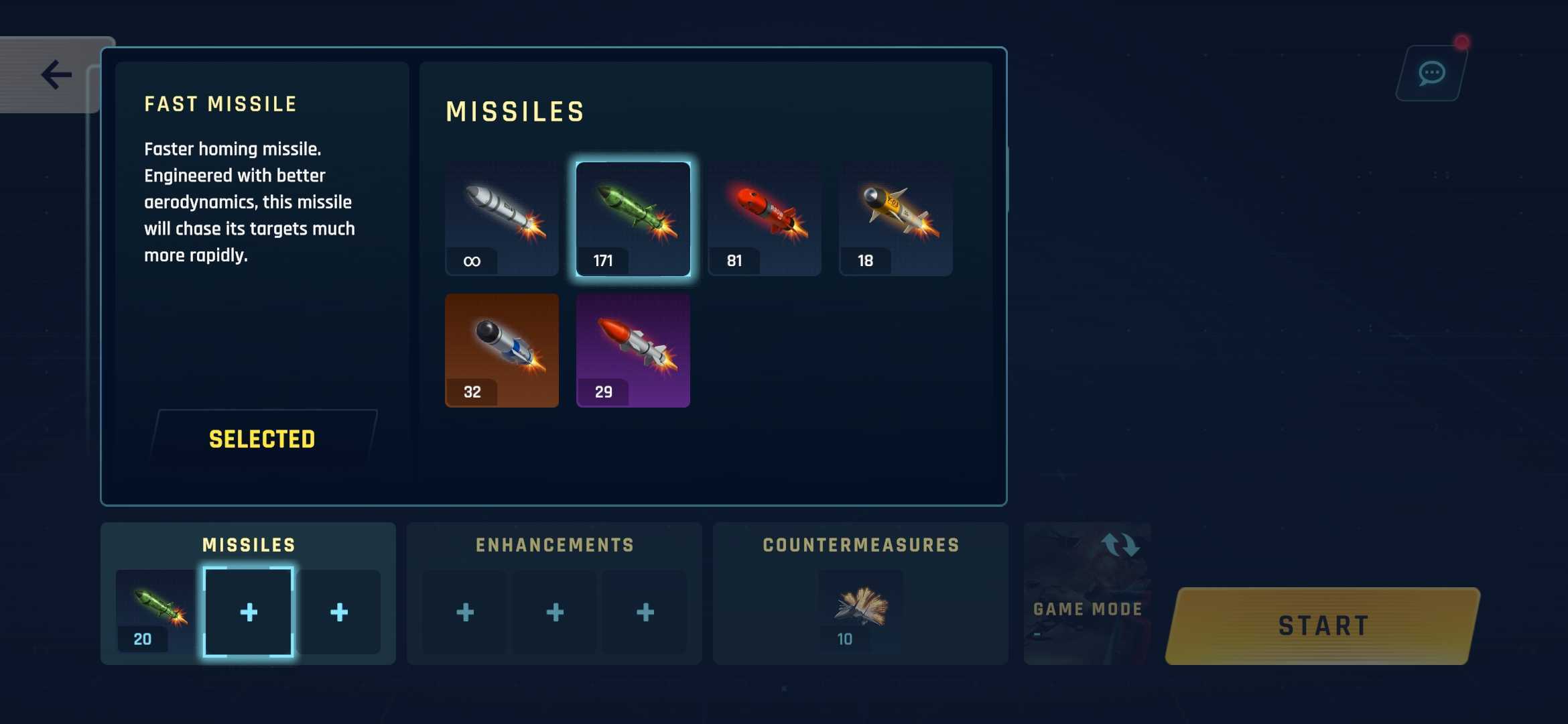Screen dimensions: 1568x724
Task: Choose the red missile with 81 count
Action: point(764,218)
